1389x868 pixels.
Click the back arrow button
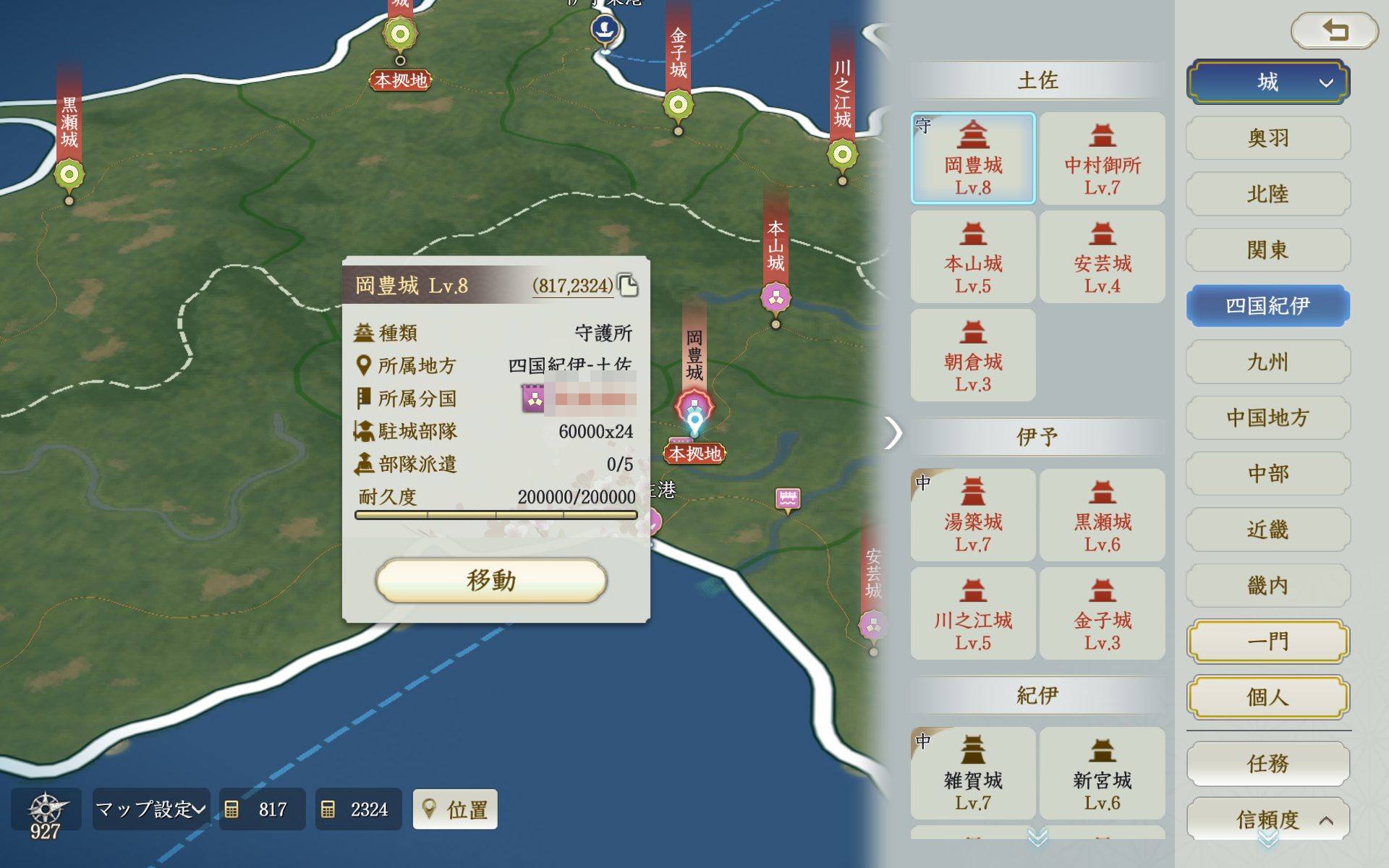click(1335, 31)
